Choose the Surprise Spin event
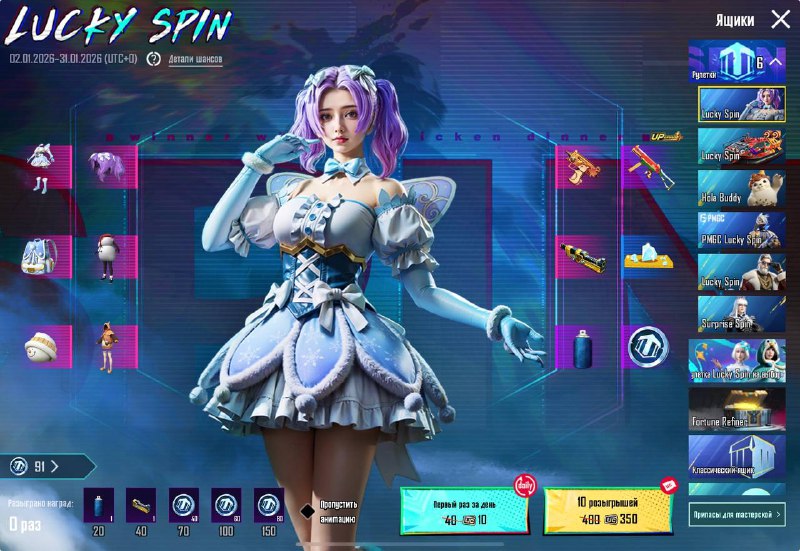This screenshot has width=800, height=551. (x=743, y=313)
